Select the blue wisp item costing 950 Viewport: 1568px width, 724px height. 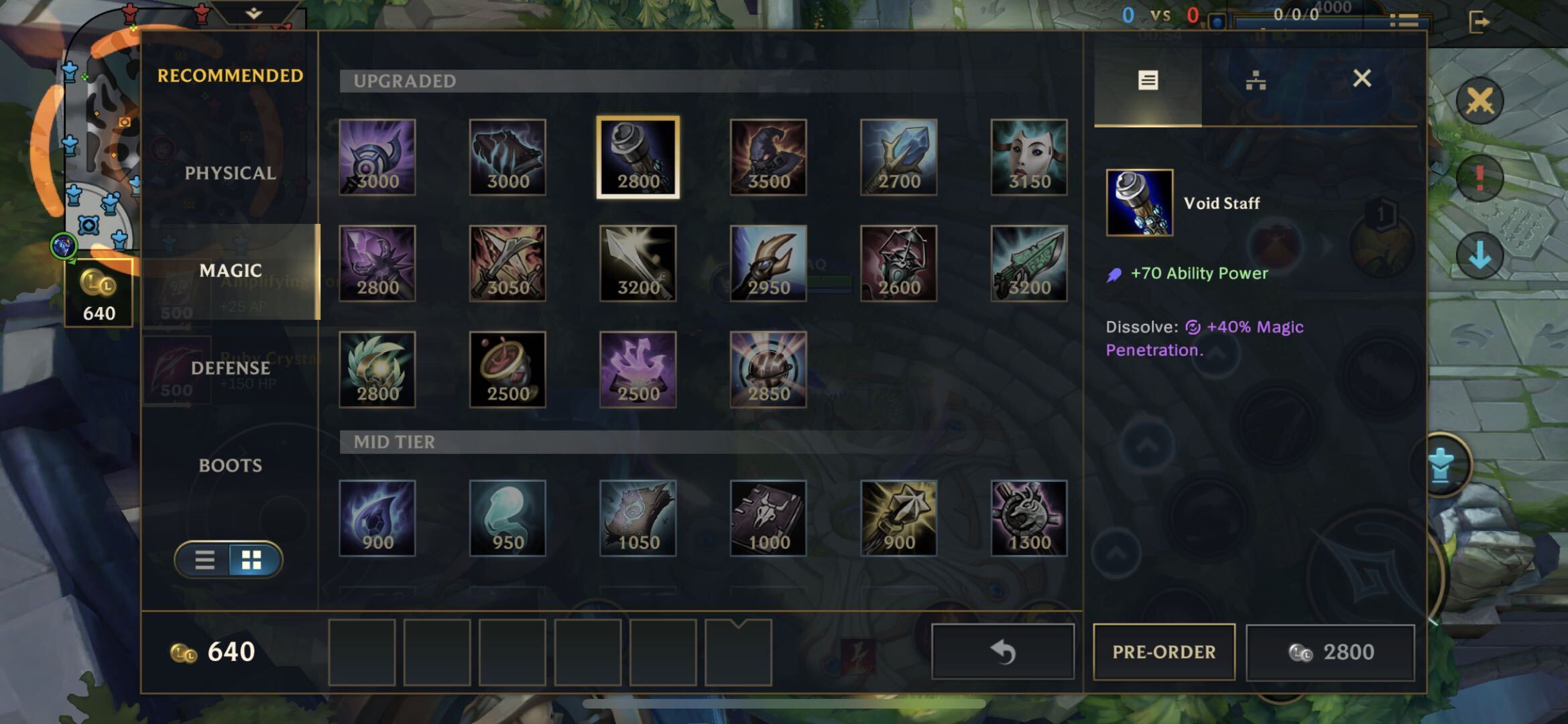point(507,518)
